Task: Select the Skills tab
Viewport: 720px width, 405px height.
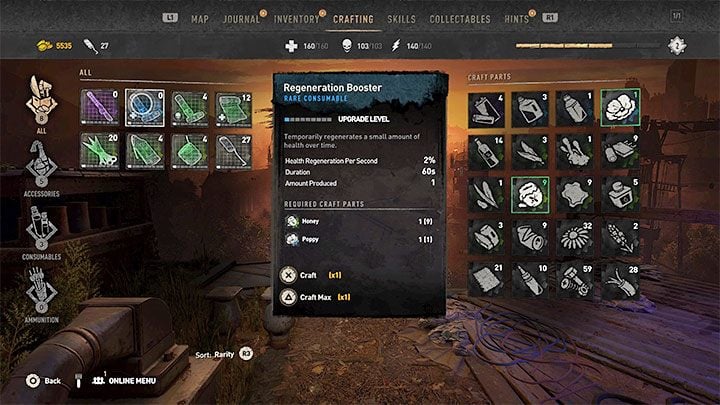Action: click(401, 19)
